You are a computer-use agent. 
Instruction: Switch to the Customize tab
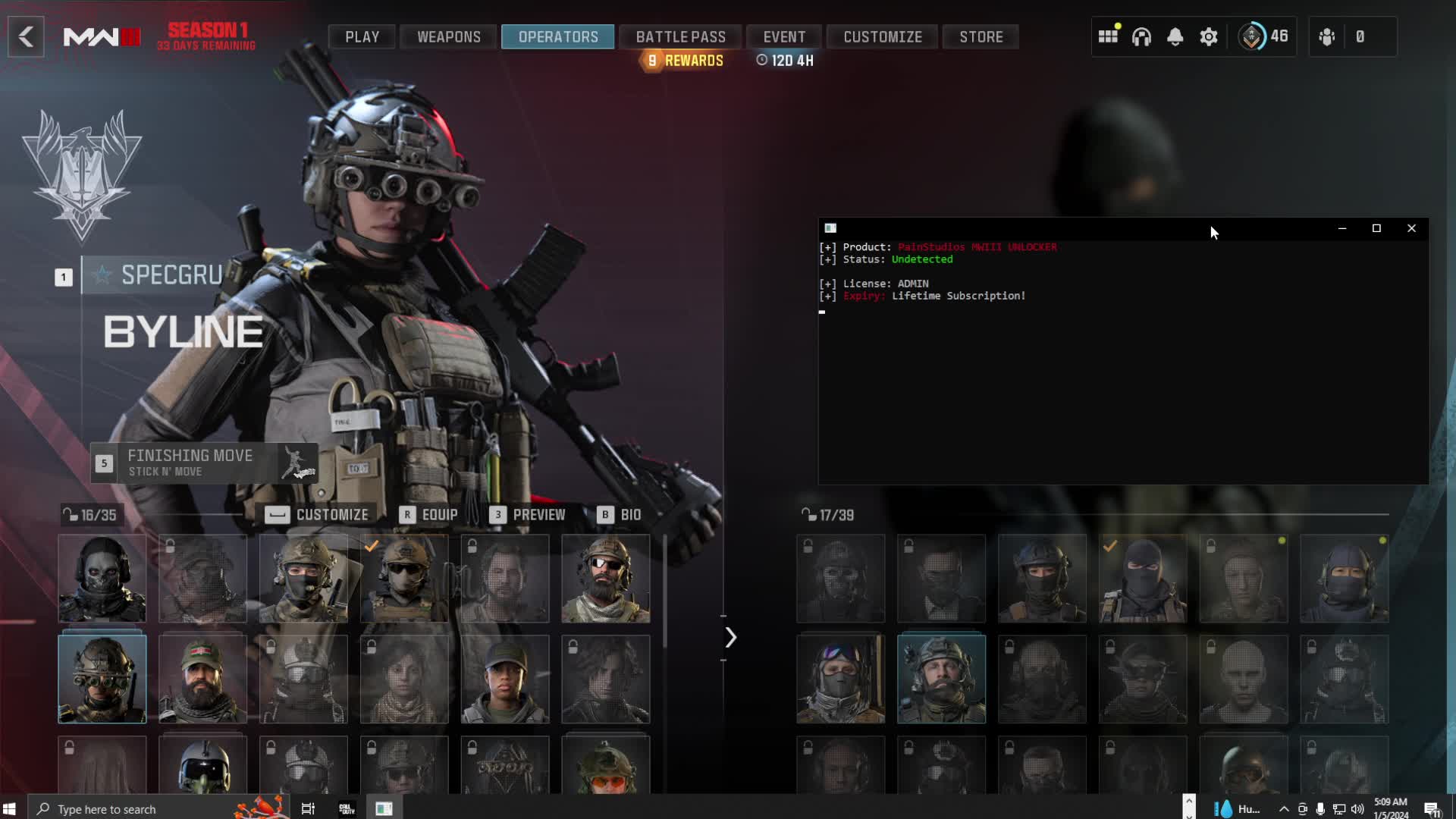(x=883, y=36)
